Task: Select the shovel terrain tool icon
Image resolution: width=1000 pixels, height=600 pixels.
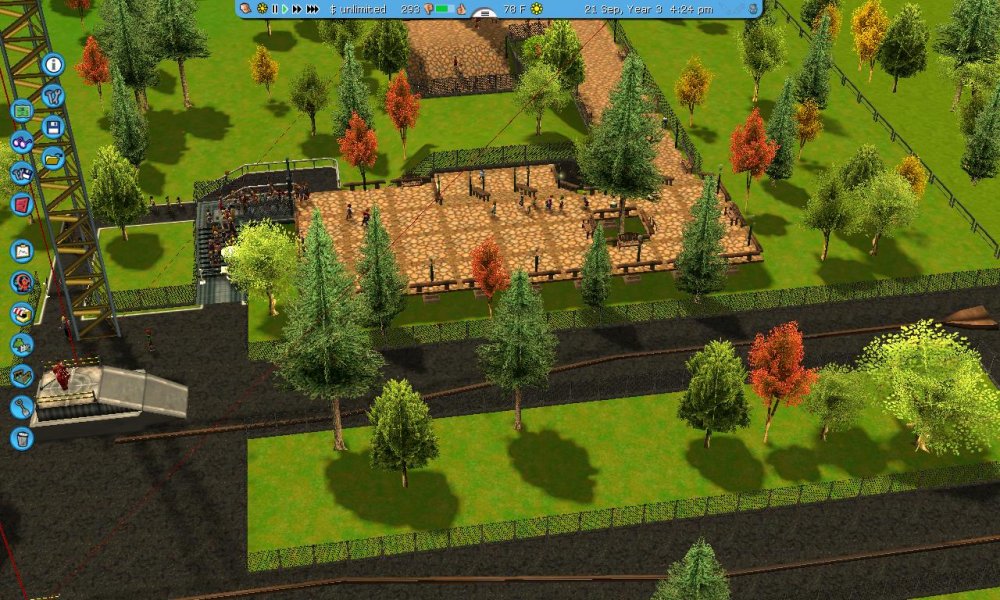Action: click(22, 407)
